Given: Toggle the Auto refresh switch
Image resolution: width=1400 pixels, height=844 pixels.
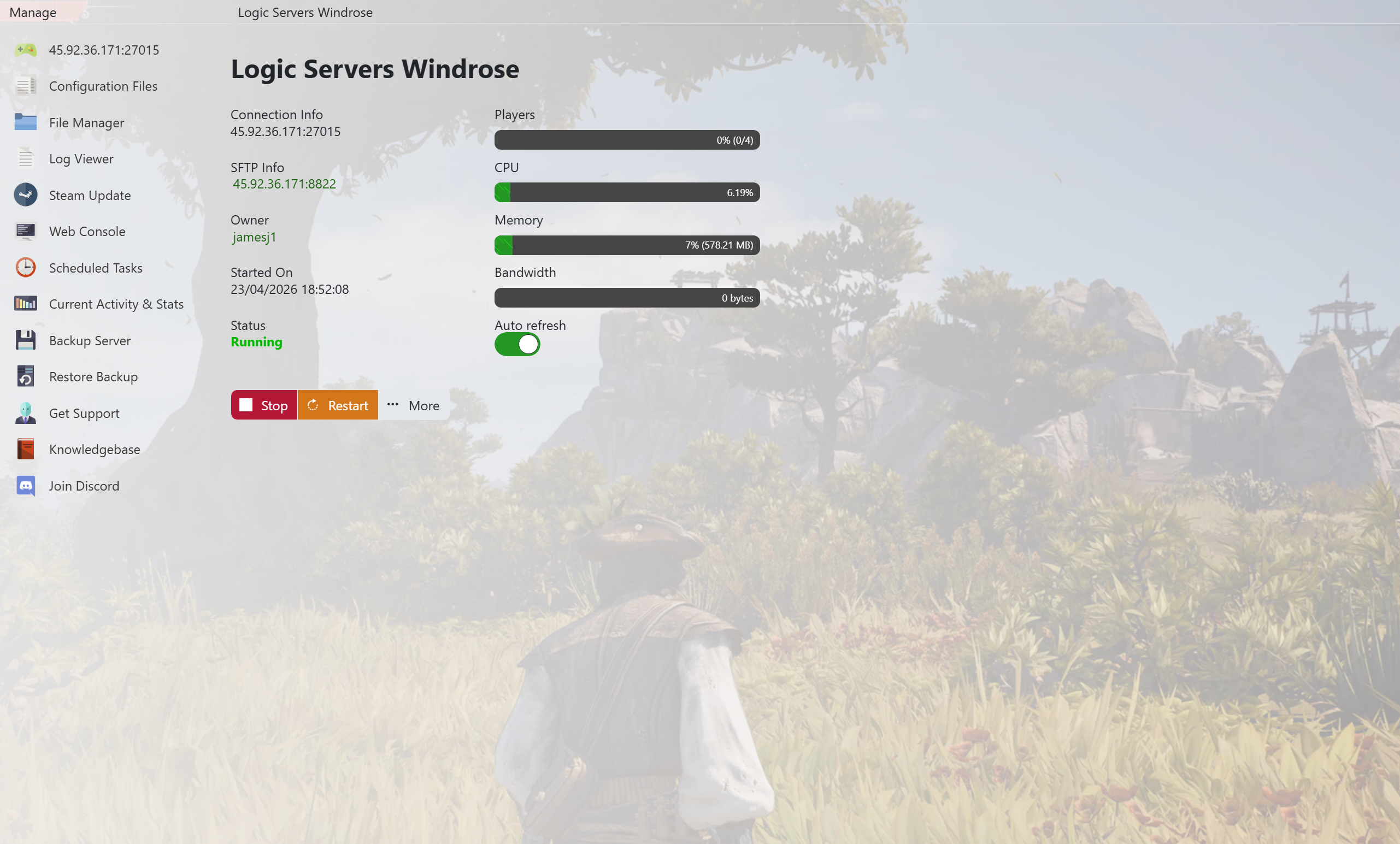Looking at the screenshot, I should 517,344.
